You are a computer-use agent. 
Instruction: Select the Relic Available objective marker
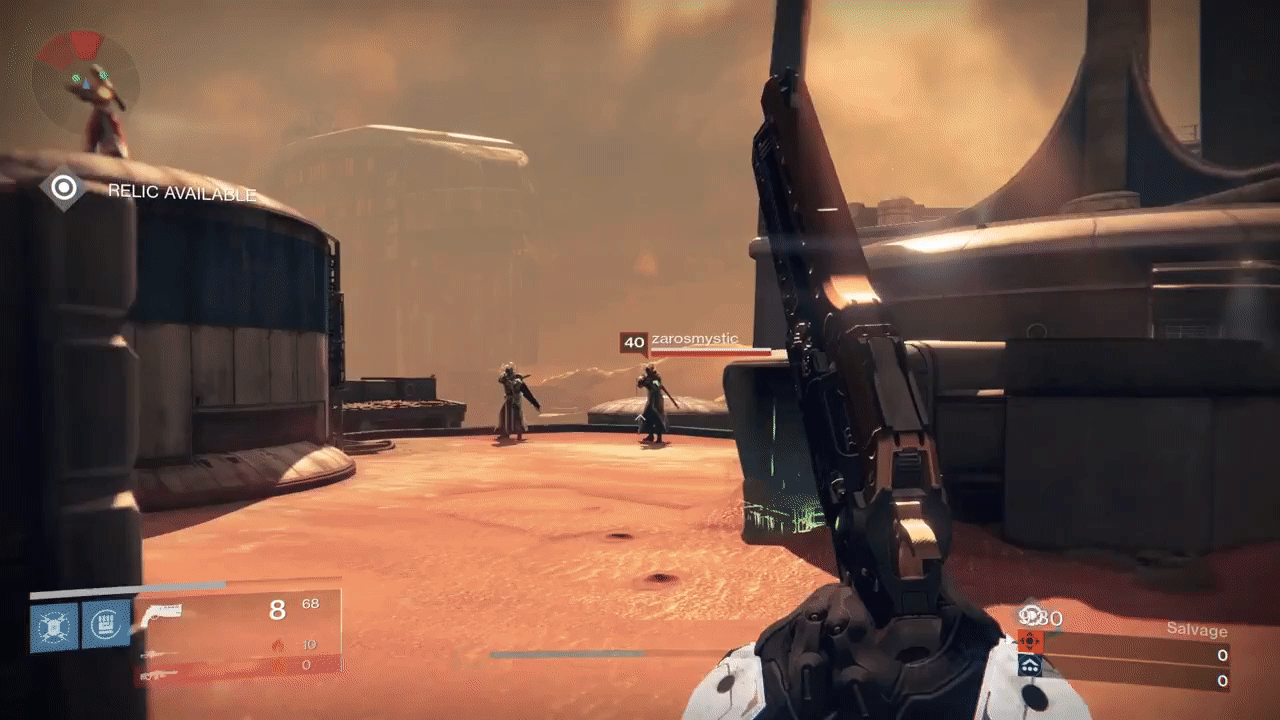(x=64, y=188)
